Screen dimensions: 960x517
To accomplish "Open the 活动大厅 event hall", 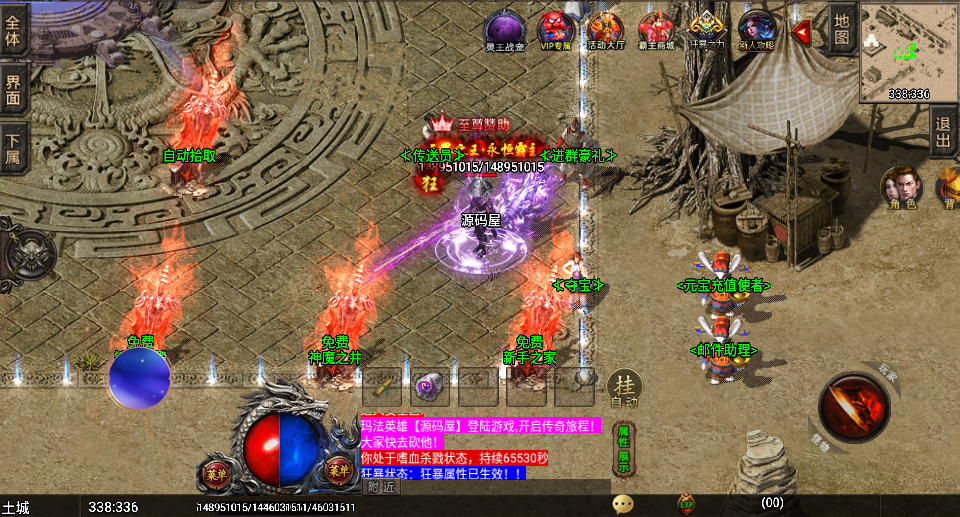I will coord(605,30).
